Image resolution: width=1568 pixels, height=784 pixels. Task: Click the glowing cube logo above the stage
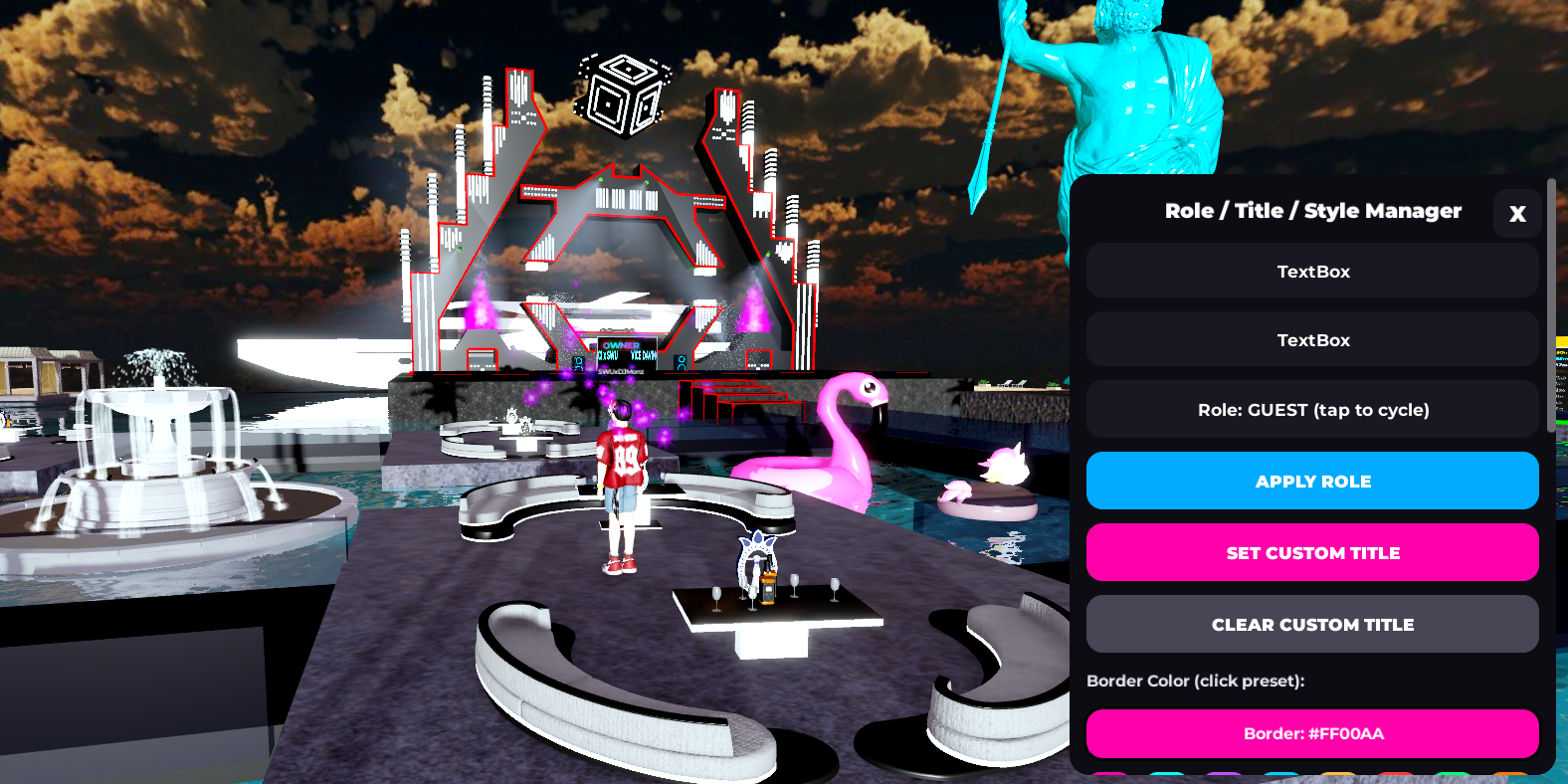click(622, 95)
